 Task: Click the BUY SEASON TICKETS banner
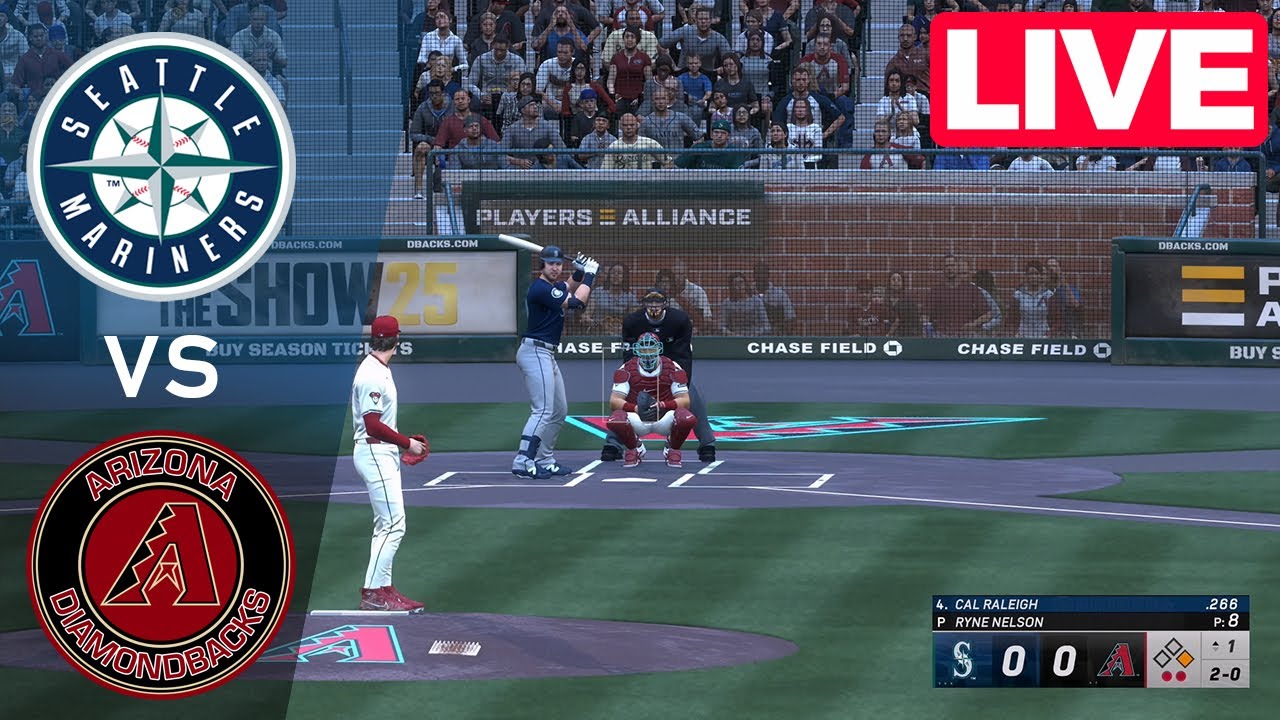pos(310,350)
